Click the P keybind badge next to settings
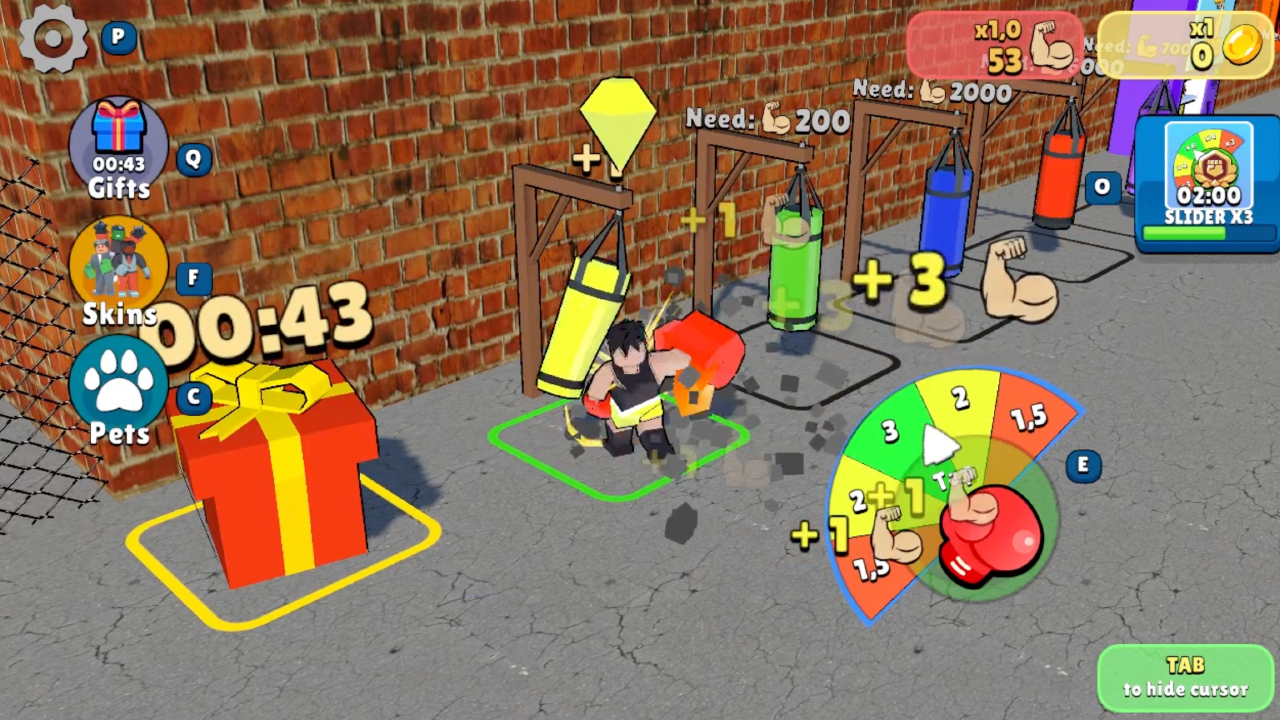Image resolution: width=1280 pixels, height=720 pixels. 117,37
